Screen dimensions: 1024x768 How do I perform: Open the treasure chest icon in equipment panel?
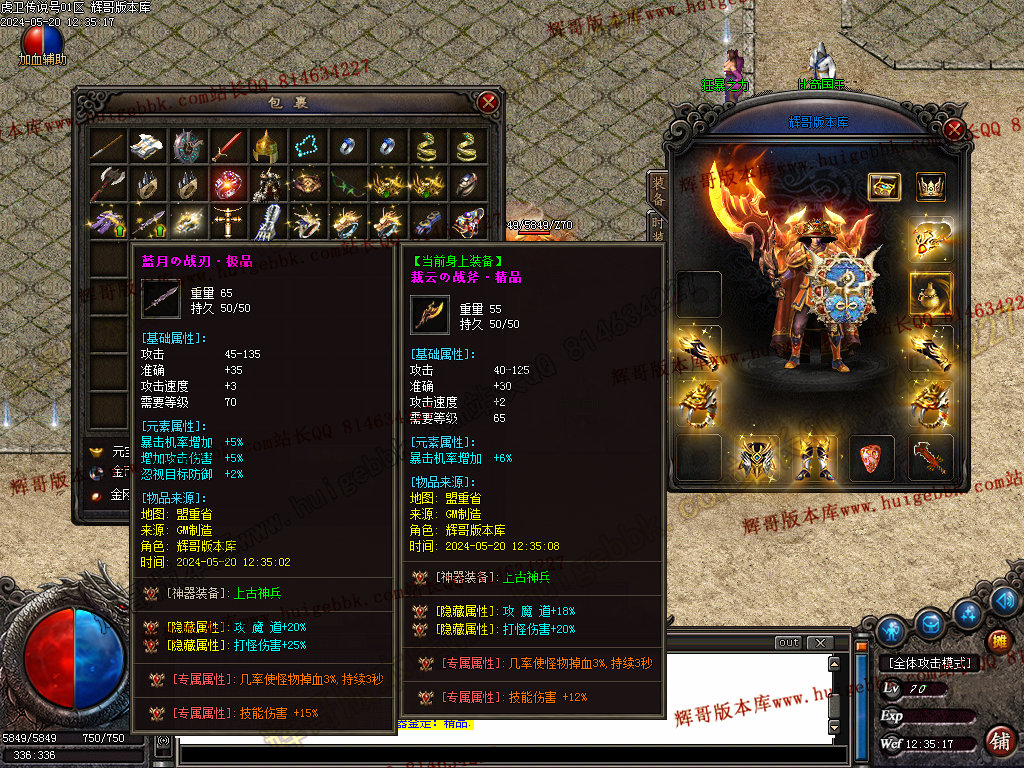884,187
